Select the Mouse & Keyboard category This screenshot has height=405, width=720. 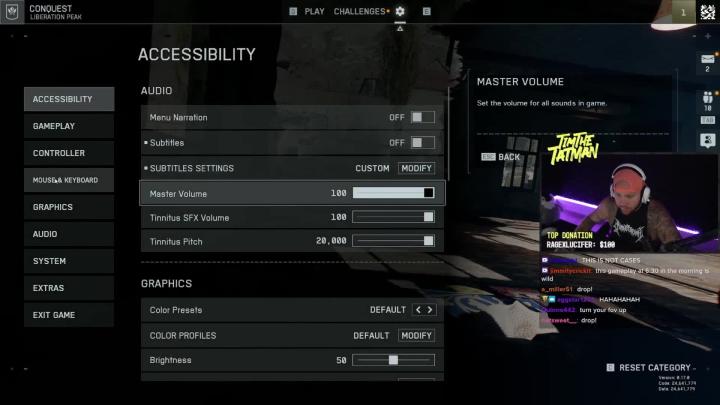(69, 180)
